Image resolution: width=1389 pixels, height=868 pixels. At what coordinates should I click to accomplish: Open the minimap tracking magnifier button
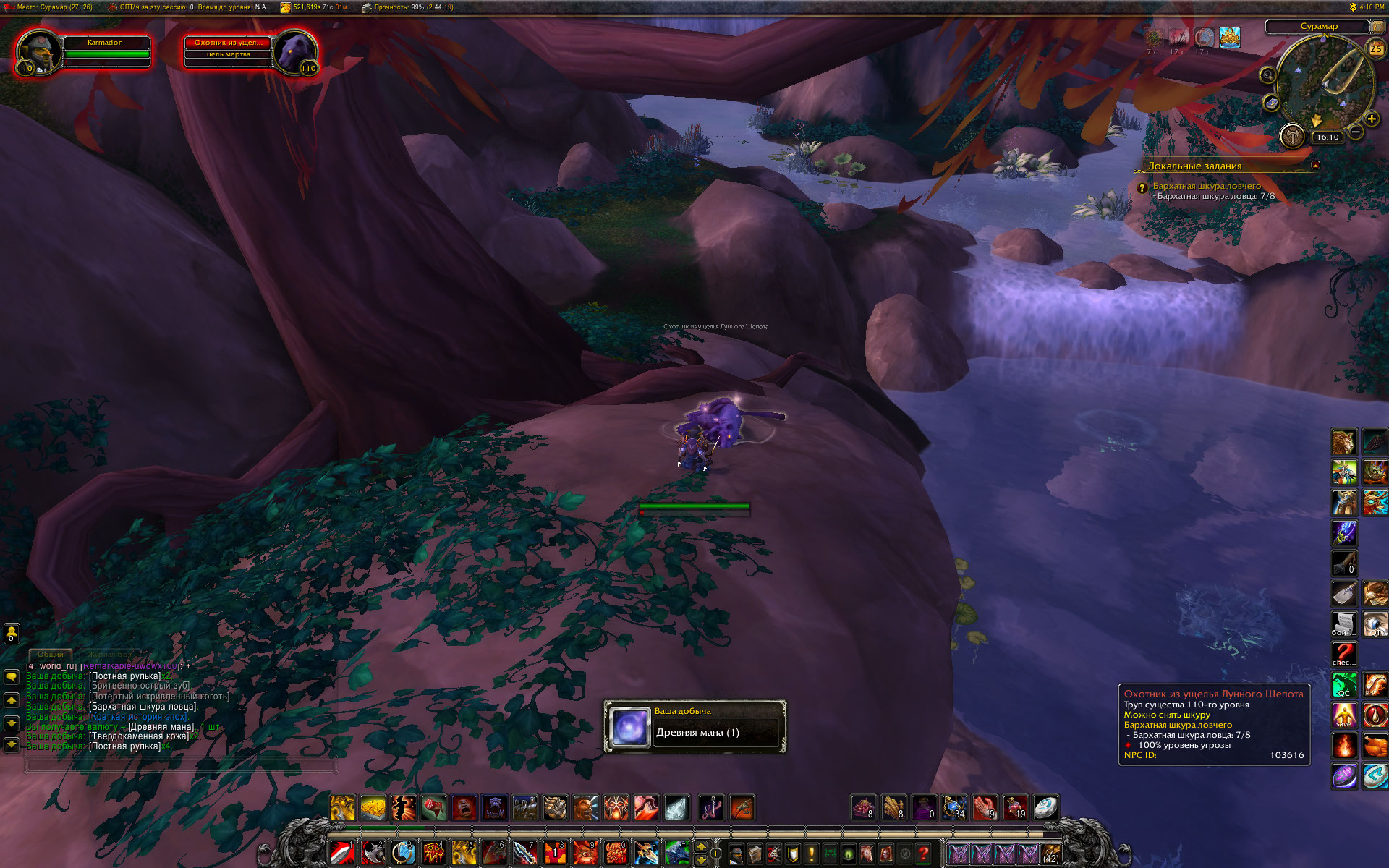tap(1267, 75)
